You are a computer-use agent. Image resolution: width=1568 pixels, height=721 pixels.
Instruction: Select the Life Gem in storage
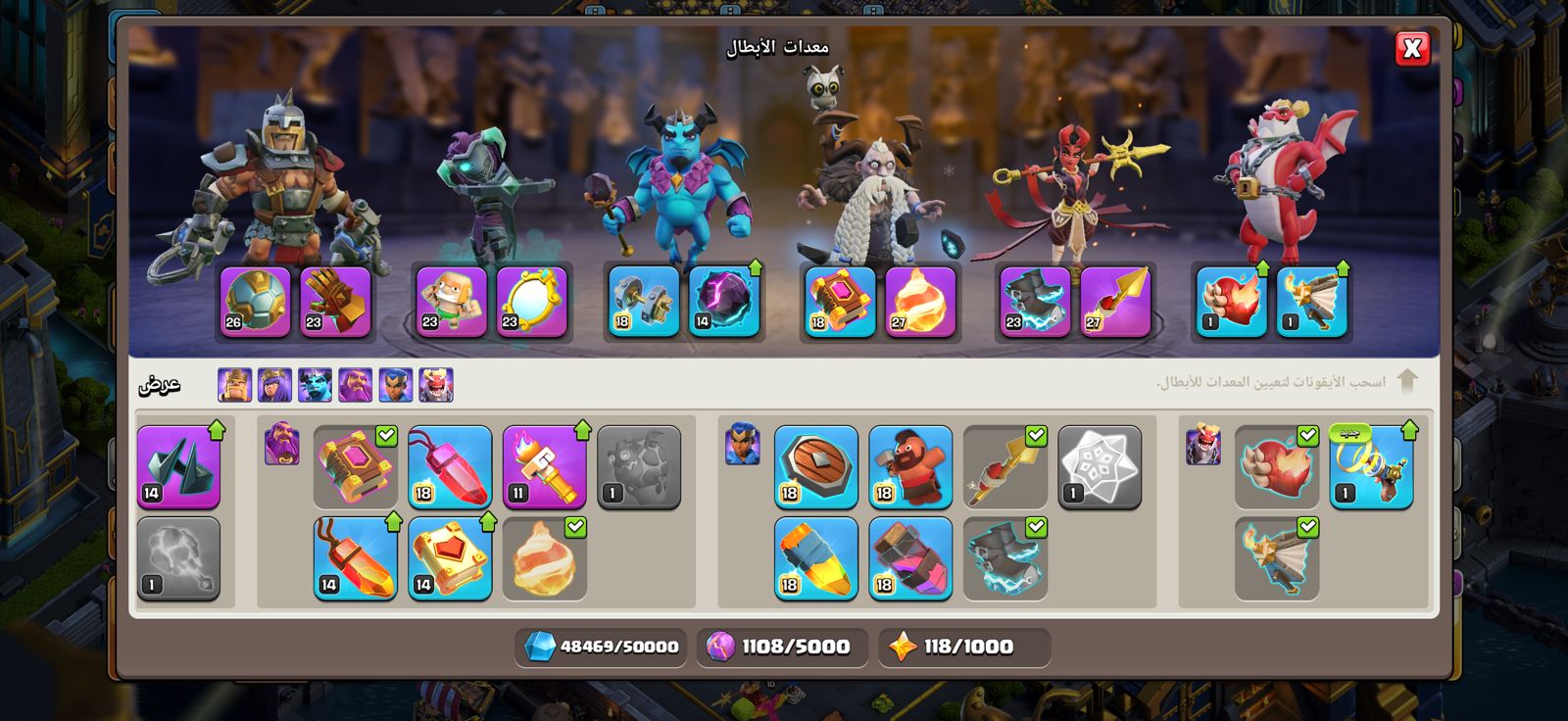[x=450, y=466]
